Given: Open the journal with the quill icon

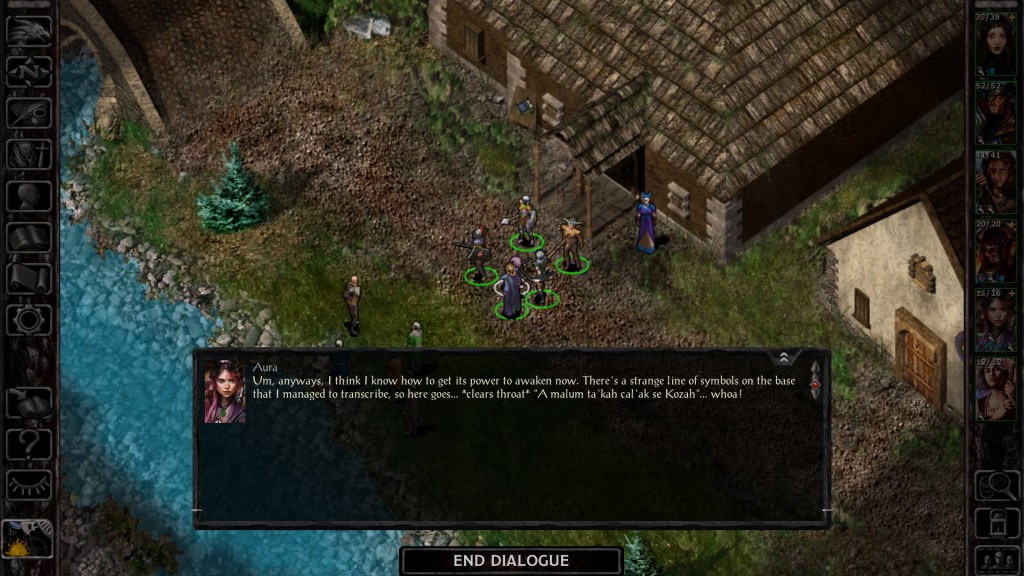Looking at the screenshot, I should pos(29,112).
